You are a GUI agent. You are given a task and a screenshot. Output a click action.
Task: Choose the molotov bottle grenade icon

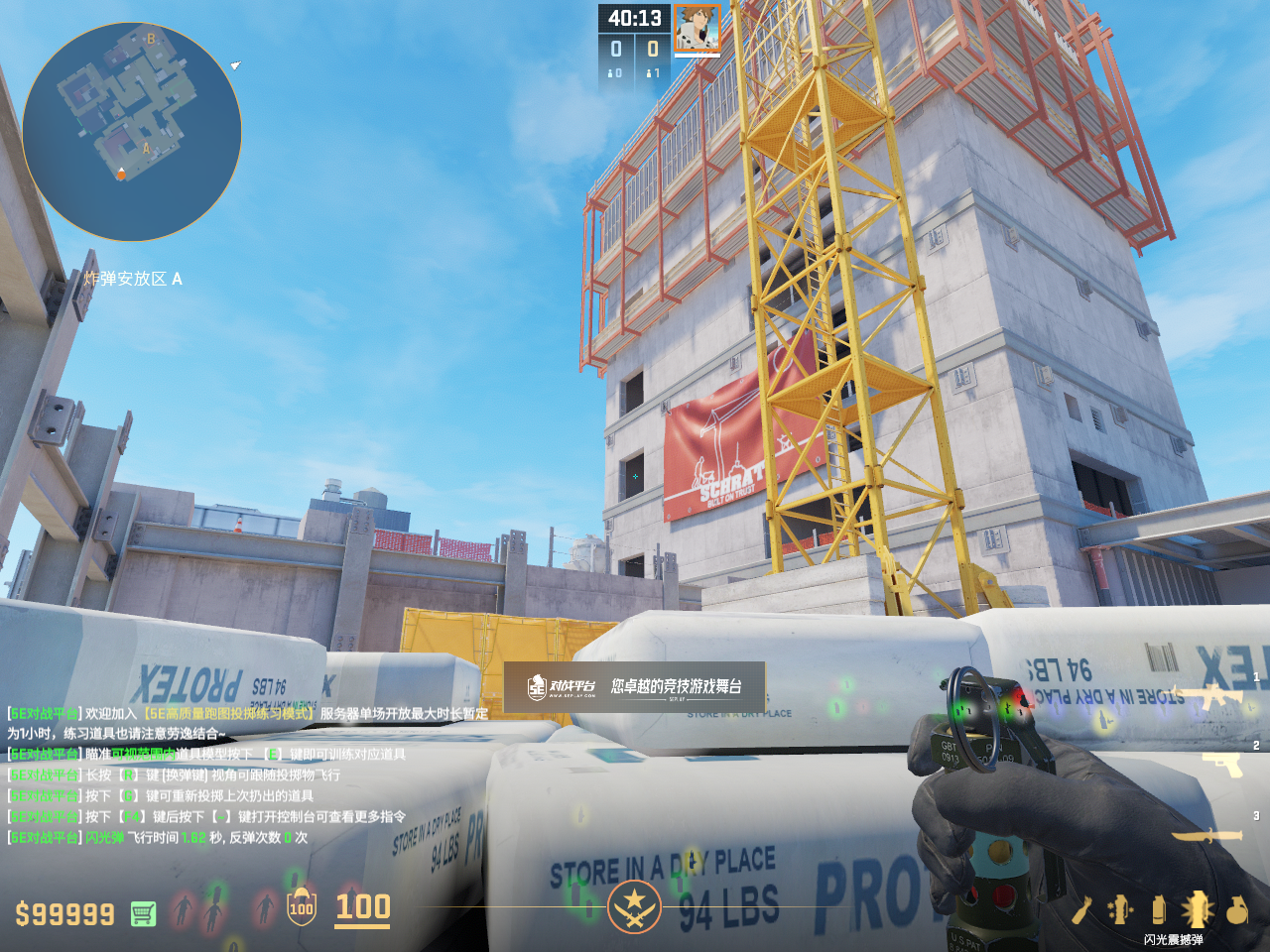(1081, 909)
